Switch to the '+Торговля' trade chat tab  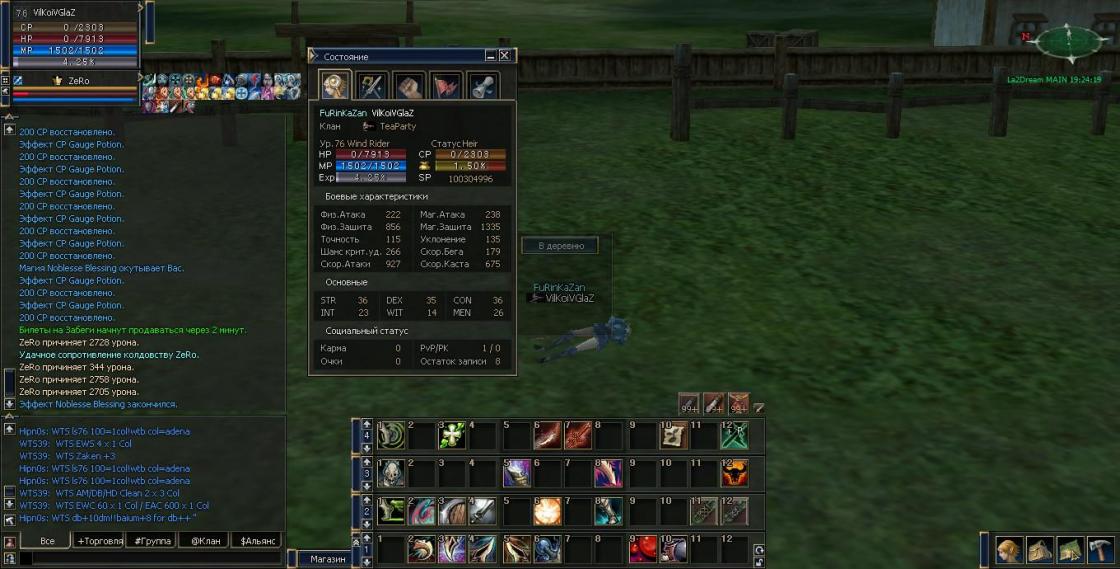100,541
